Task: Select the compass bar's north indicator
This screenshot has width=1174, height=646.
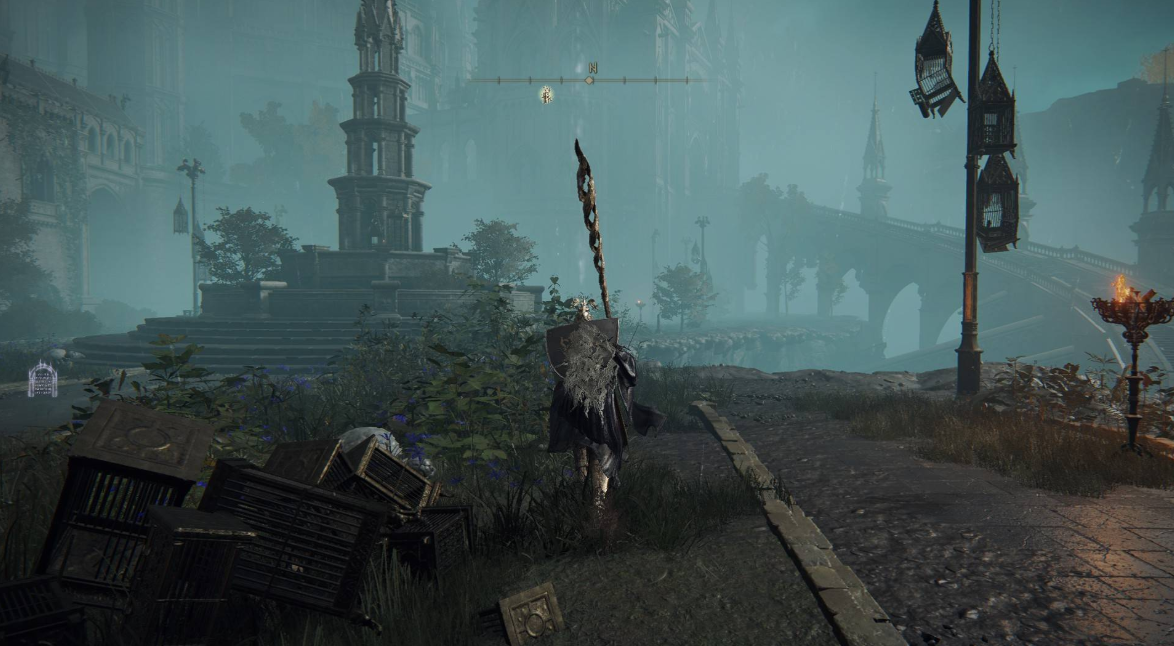Action: point(592,69)
